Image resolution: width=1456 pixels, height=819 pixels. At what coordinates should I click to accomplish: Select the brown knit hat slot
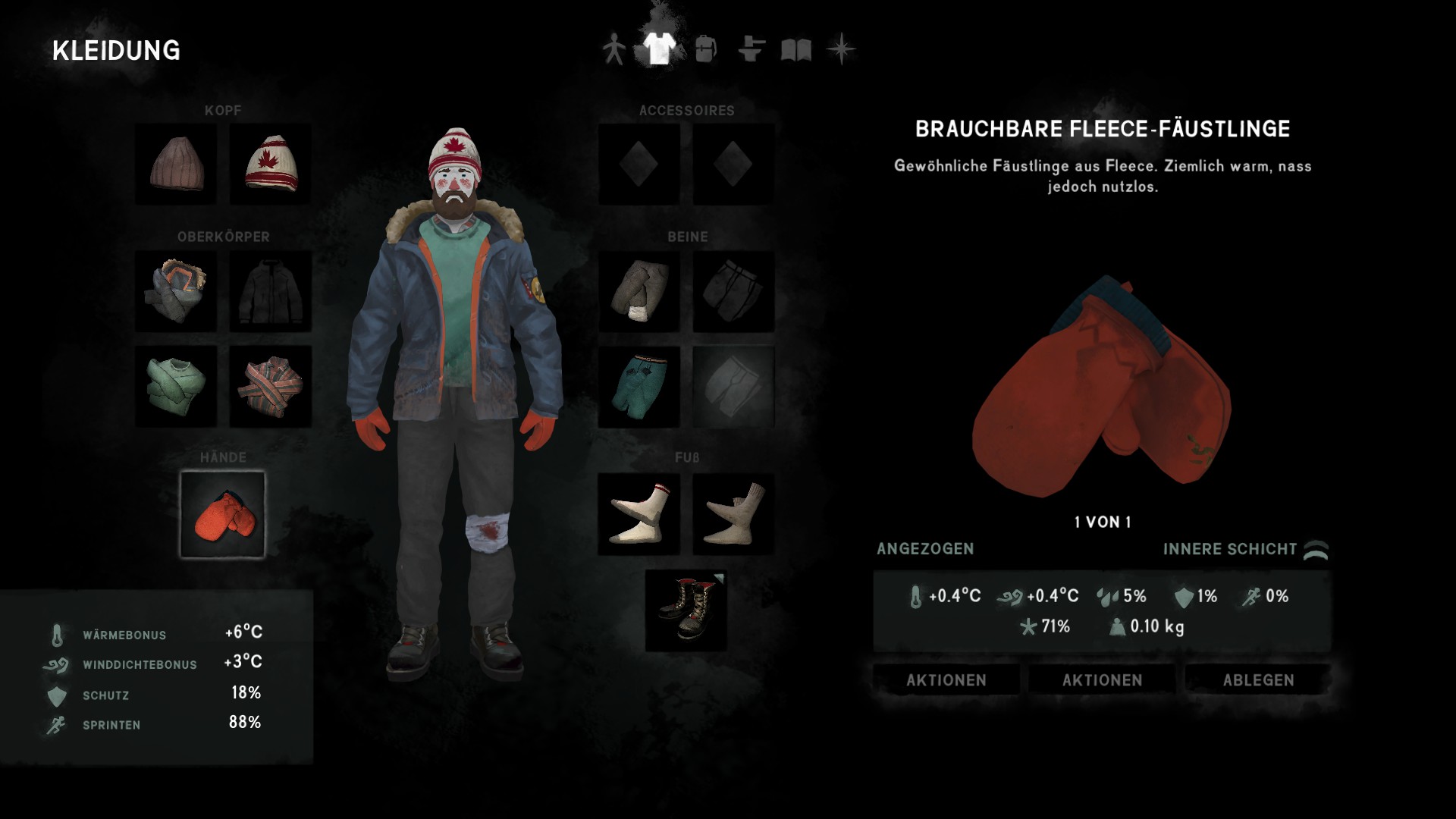(x=176, y=164)
